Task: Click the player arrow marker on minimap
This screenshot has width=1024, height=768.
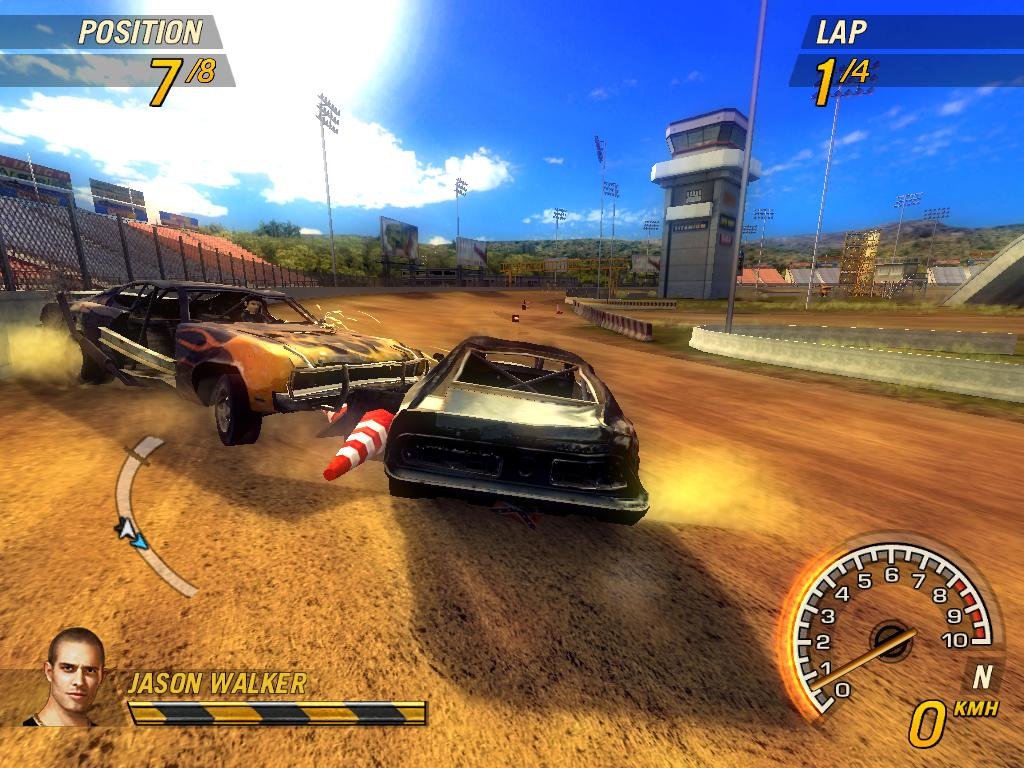Action: point(131,532)
